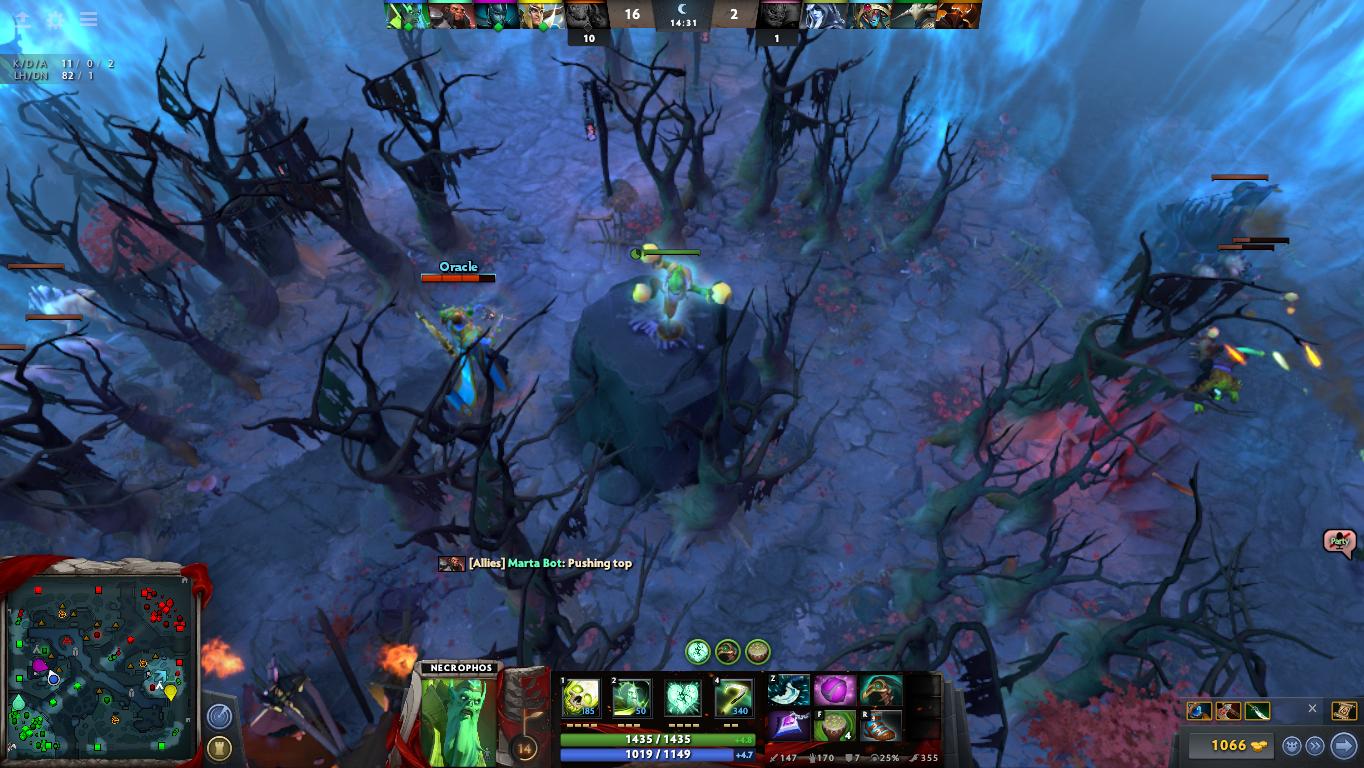
Task: Activate the spinning axe blade item
Action: point(789,690)
